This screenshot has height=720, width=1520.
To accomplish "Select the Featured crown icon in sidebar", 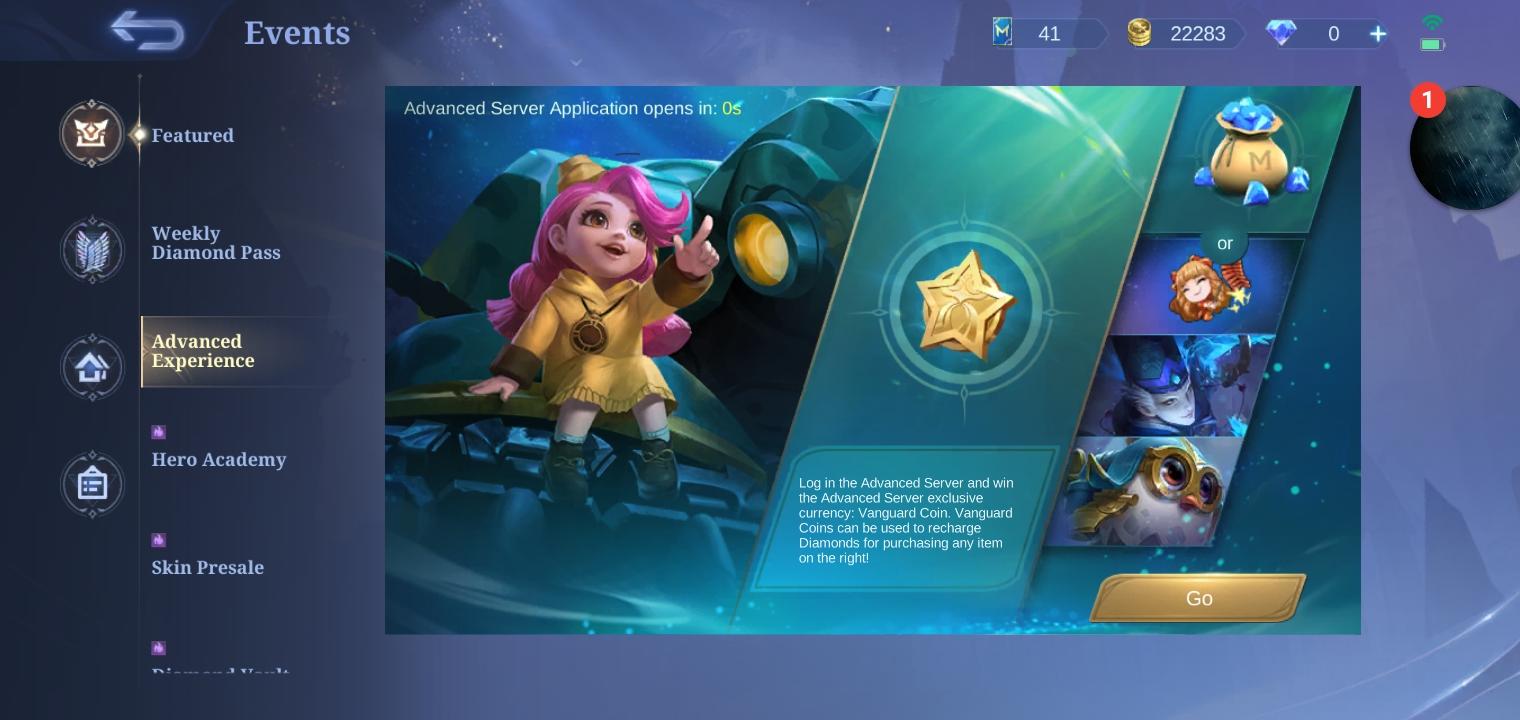I will (91, 133).
